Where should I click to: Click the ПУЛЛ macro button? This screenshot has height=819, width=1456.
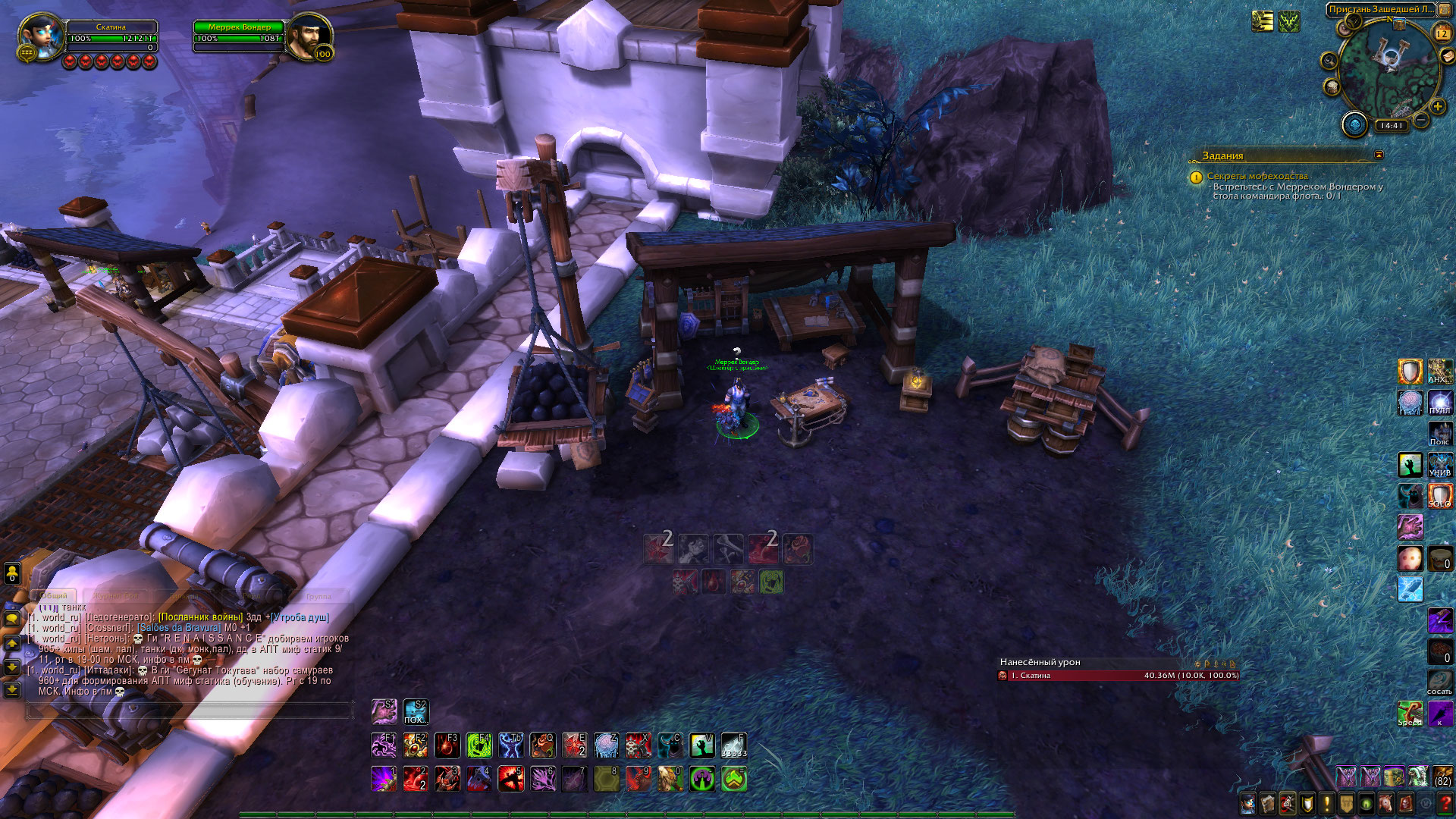(1440, 402)
